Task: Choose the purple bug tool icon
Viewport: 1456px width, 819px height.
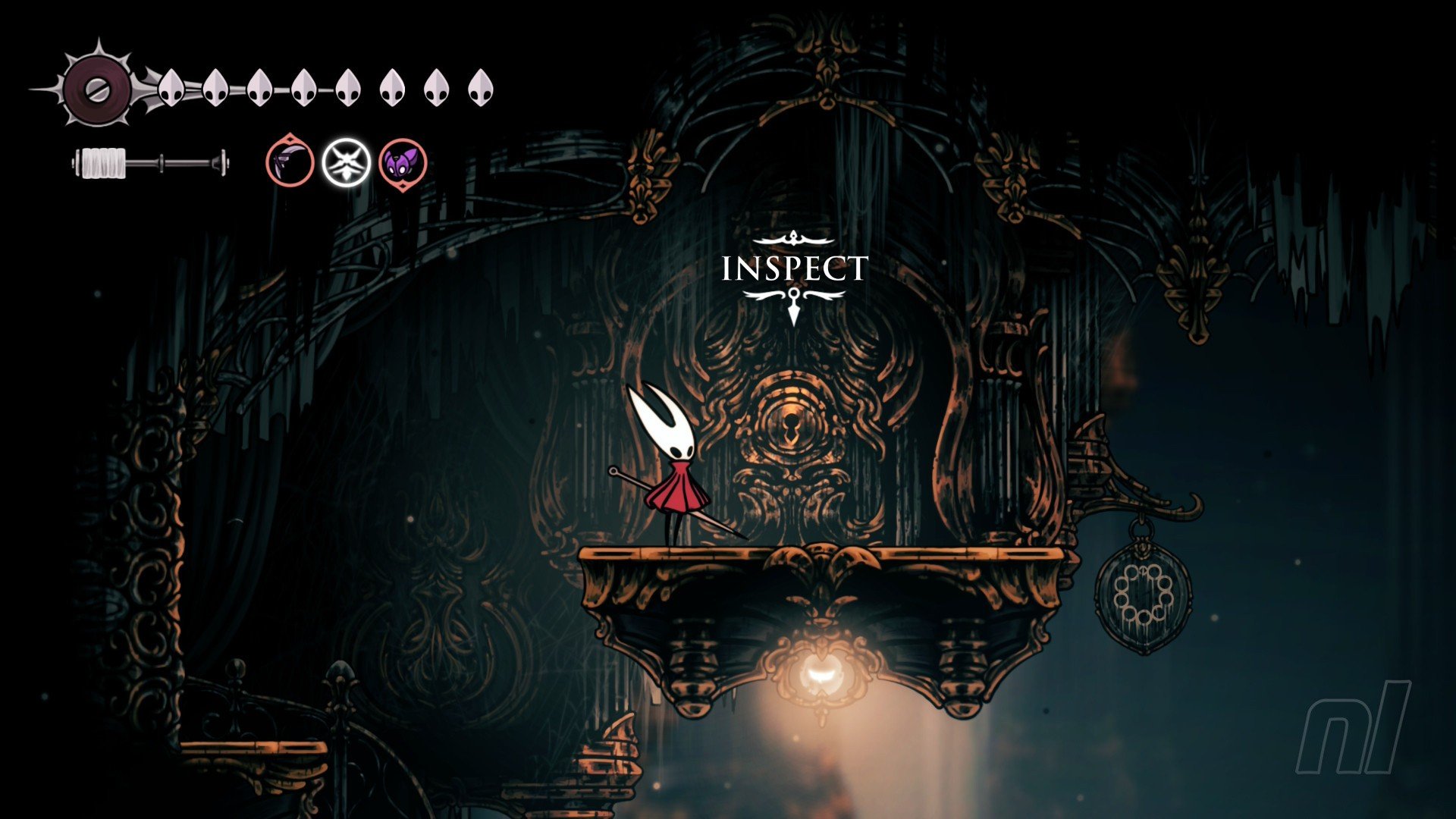Action: click(x=403, y=163)
